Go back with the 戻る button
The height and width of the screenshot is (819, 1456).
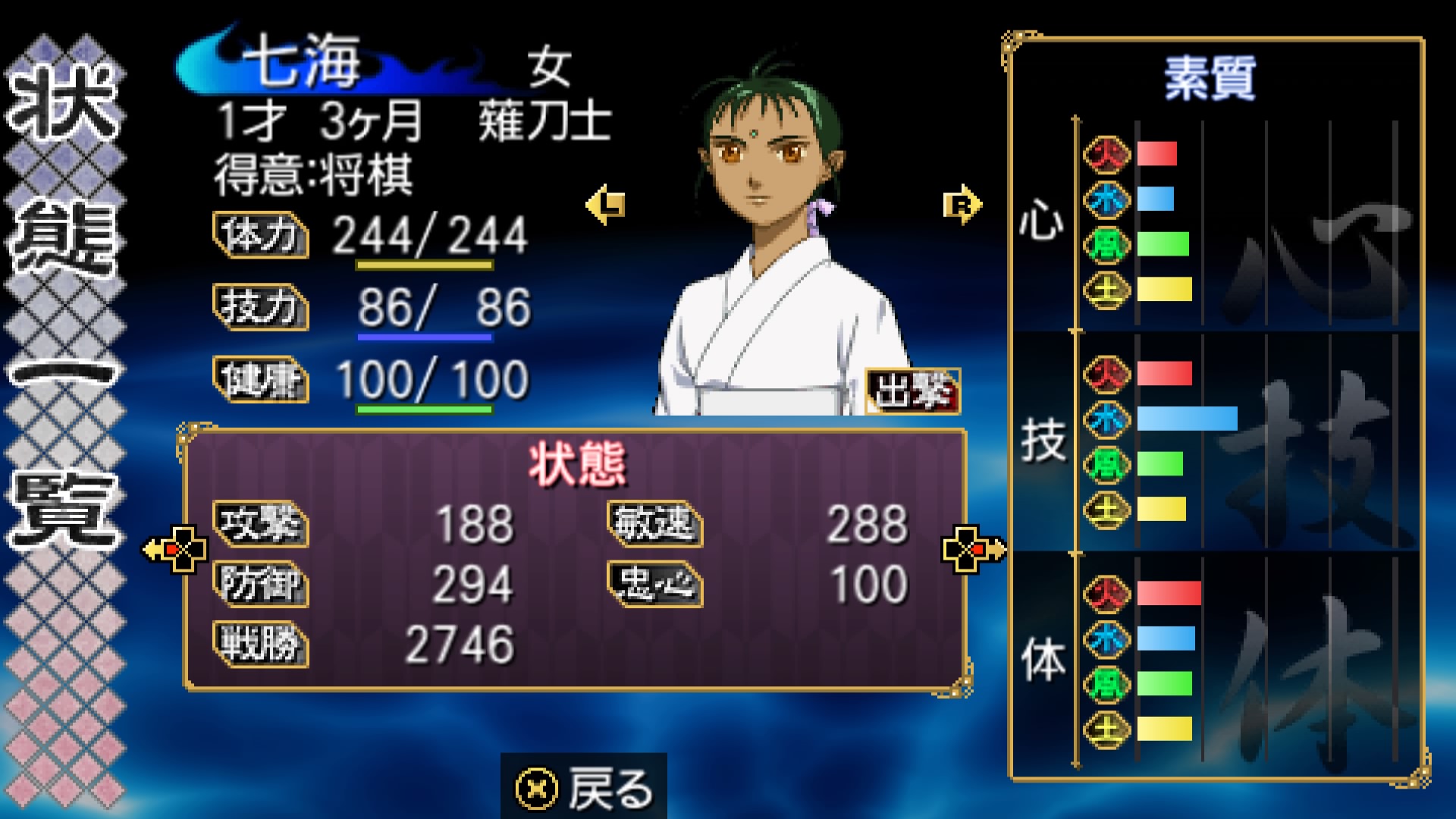tap(584, 787)
